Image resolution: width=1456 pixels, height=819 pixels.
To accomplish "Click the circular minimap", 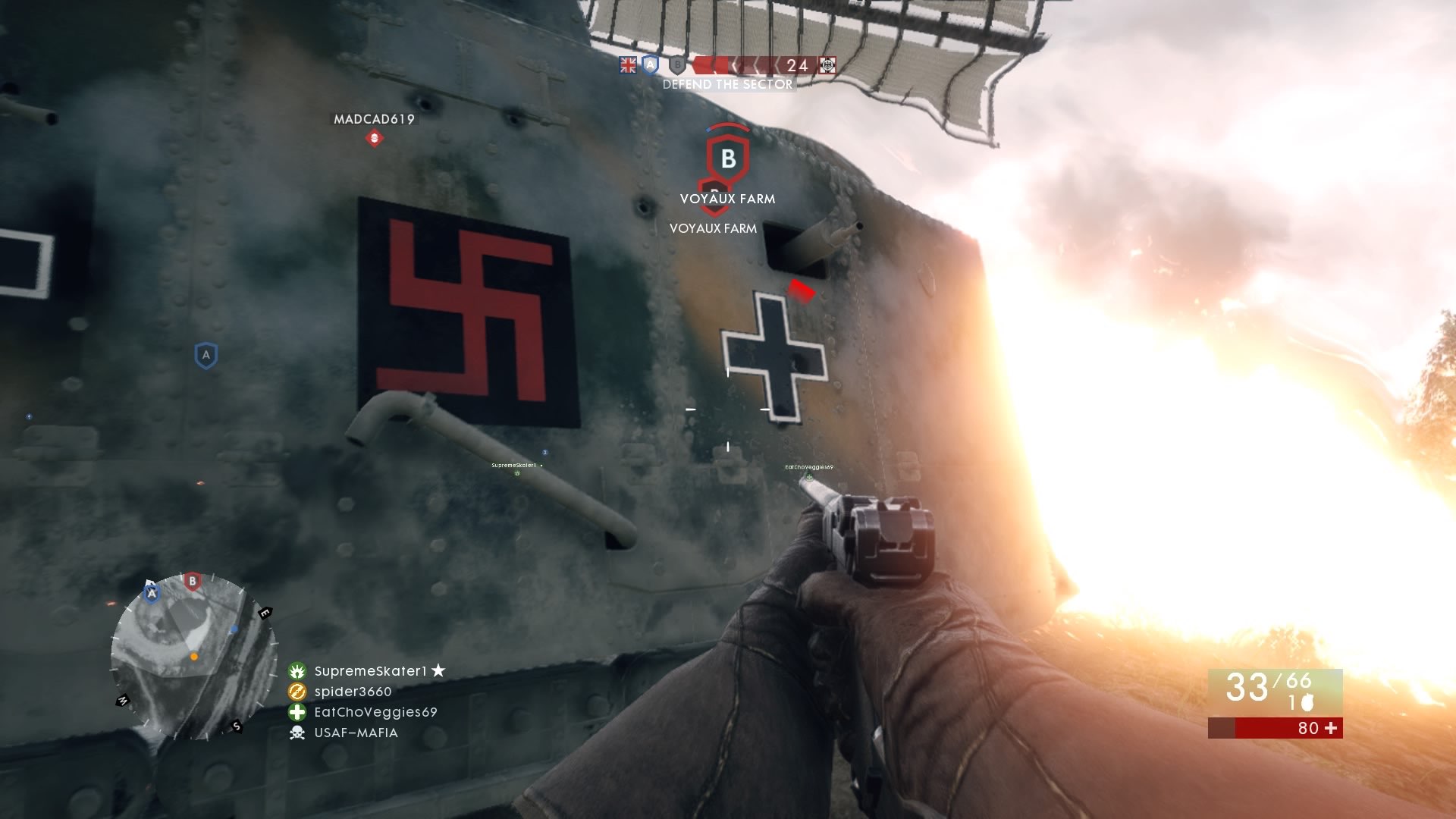I will [193, 656].
